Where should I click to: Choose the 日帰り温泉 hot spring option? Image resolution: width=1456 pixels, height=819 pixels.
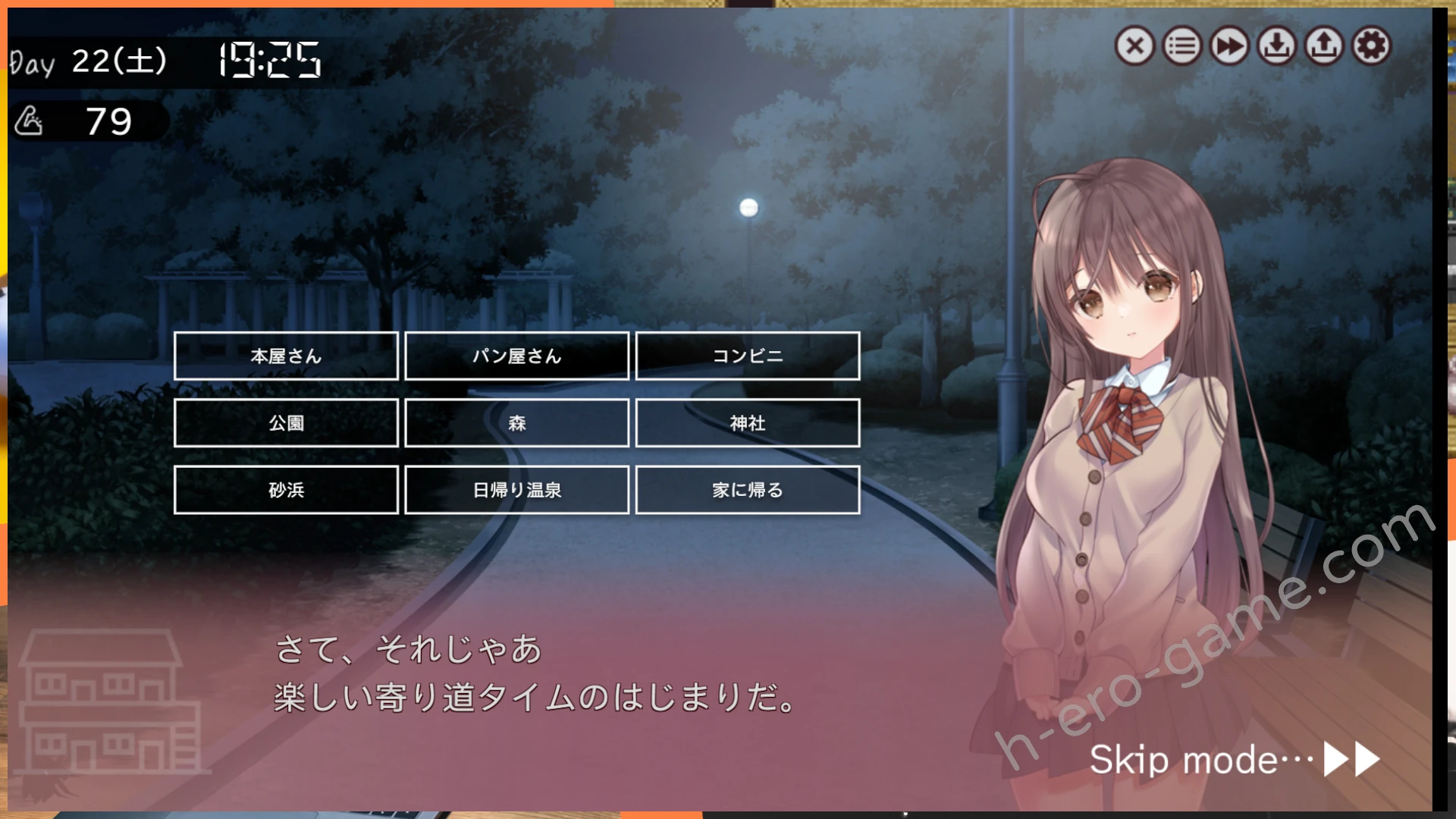tap(516, 490)
